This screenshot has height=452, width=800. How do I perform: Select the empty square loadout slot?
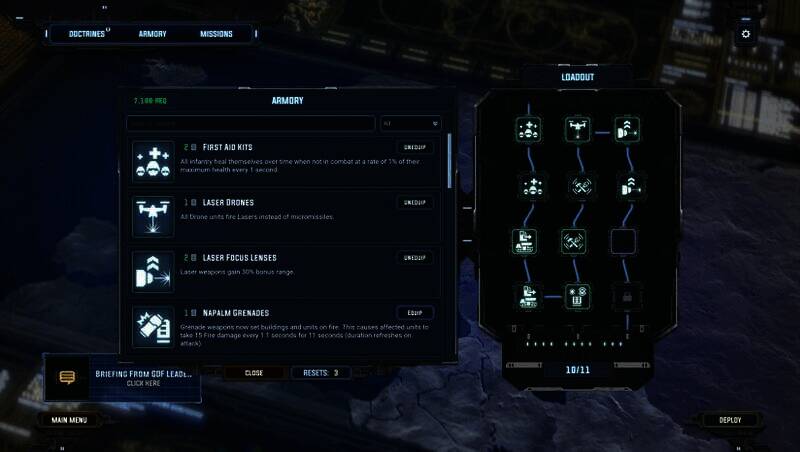click(623, 241)
